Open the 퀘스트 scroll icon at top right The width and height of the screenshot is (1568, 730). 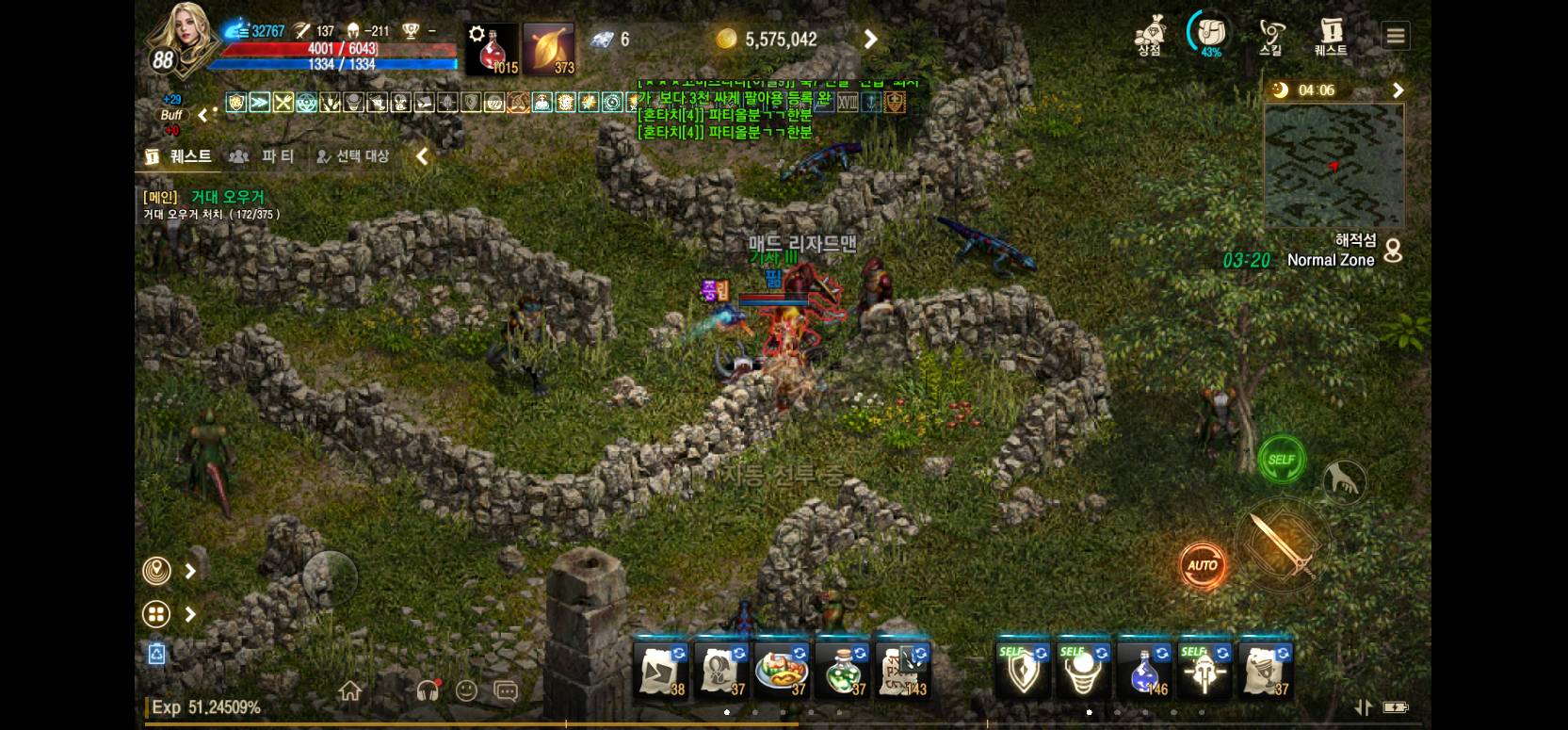pyautogui.click(x=1331, y=37)
